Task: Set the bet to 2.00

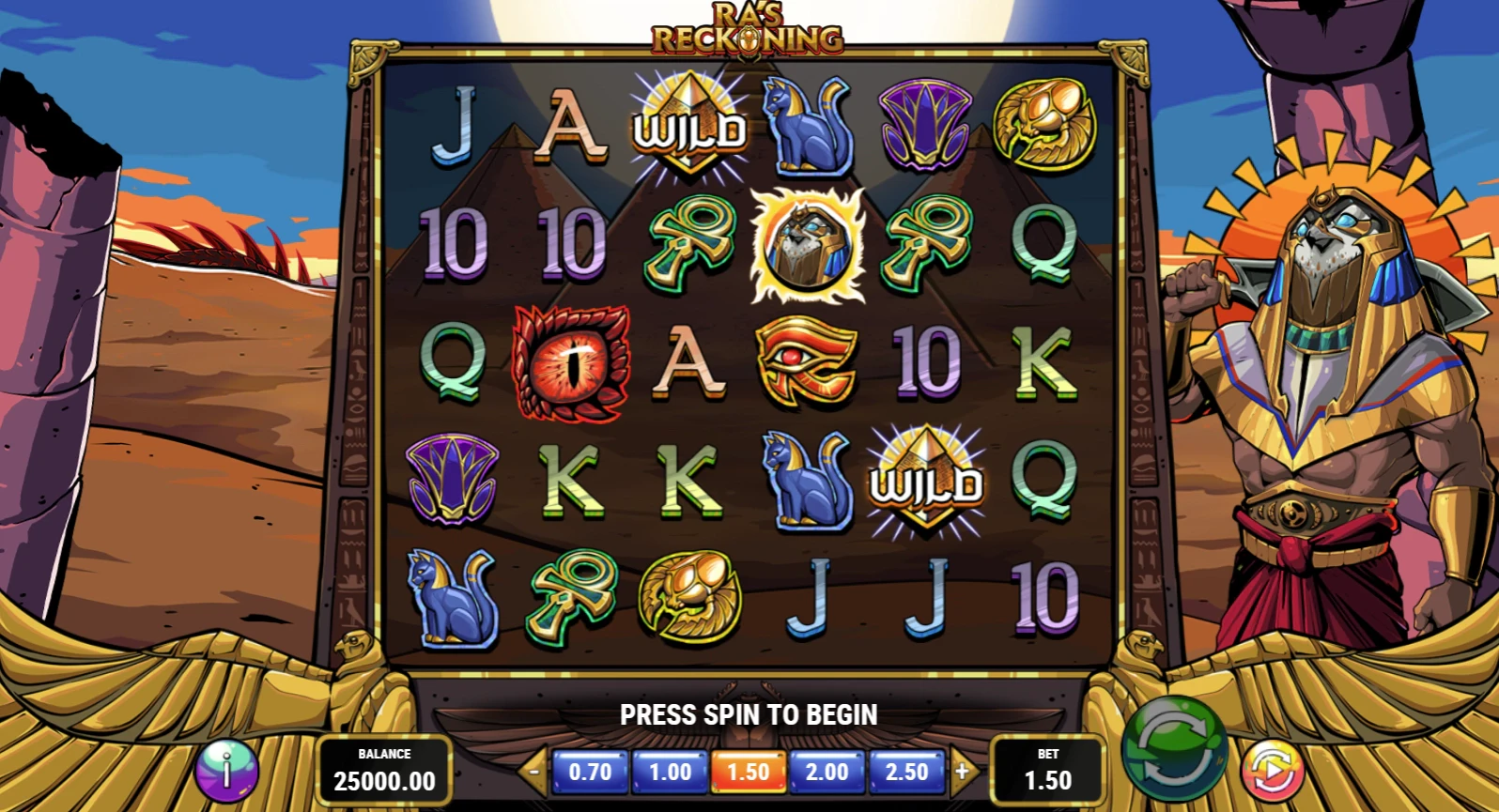Action: click(827, 772)
